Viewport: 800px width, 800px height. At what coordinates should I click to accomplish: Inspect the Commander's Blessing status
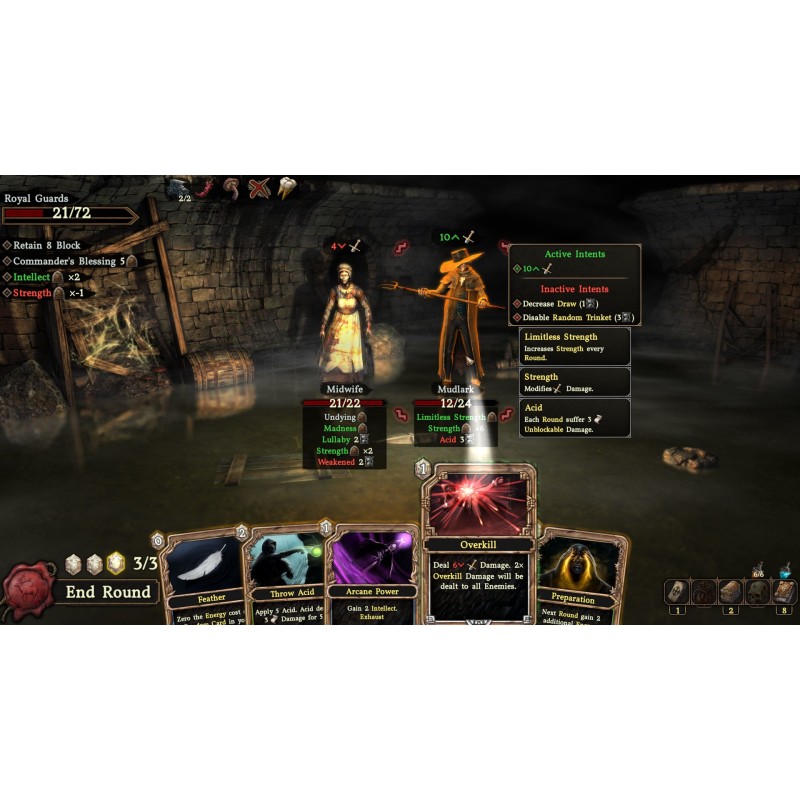[x=70, y=261]
